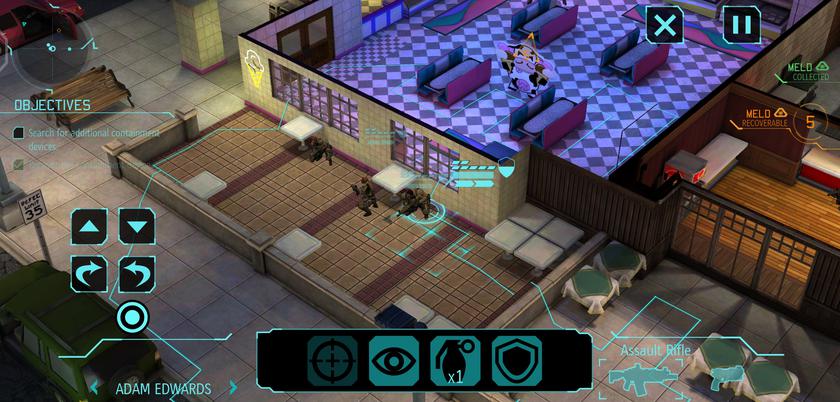Rotate the camera counter-clockwise
The image size is (840, 402).
coord(137,273)
